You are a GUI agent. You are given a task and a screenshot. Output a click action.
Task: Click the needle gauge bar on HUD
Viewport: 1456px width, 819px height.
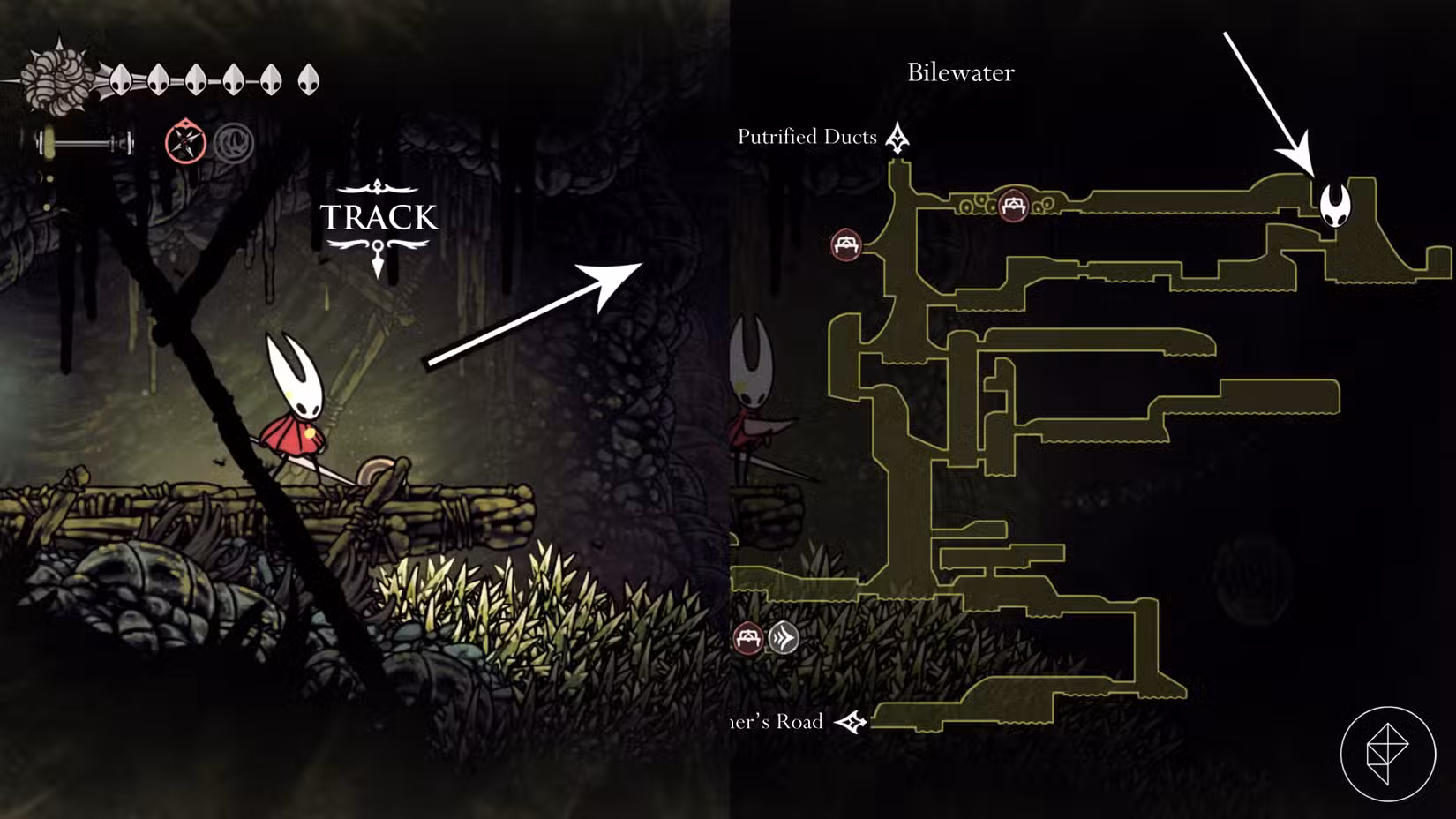click(84, 143)
